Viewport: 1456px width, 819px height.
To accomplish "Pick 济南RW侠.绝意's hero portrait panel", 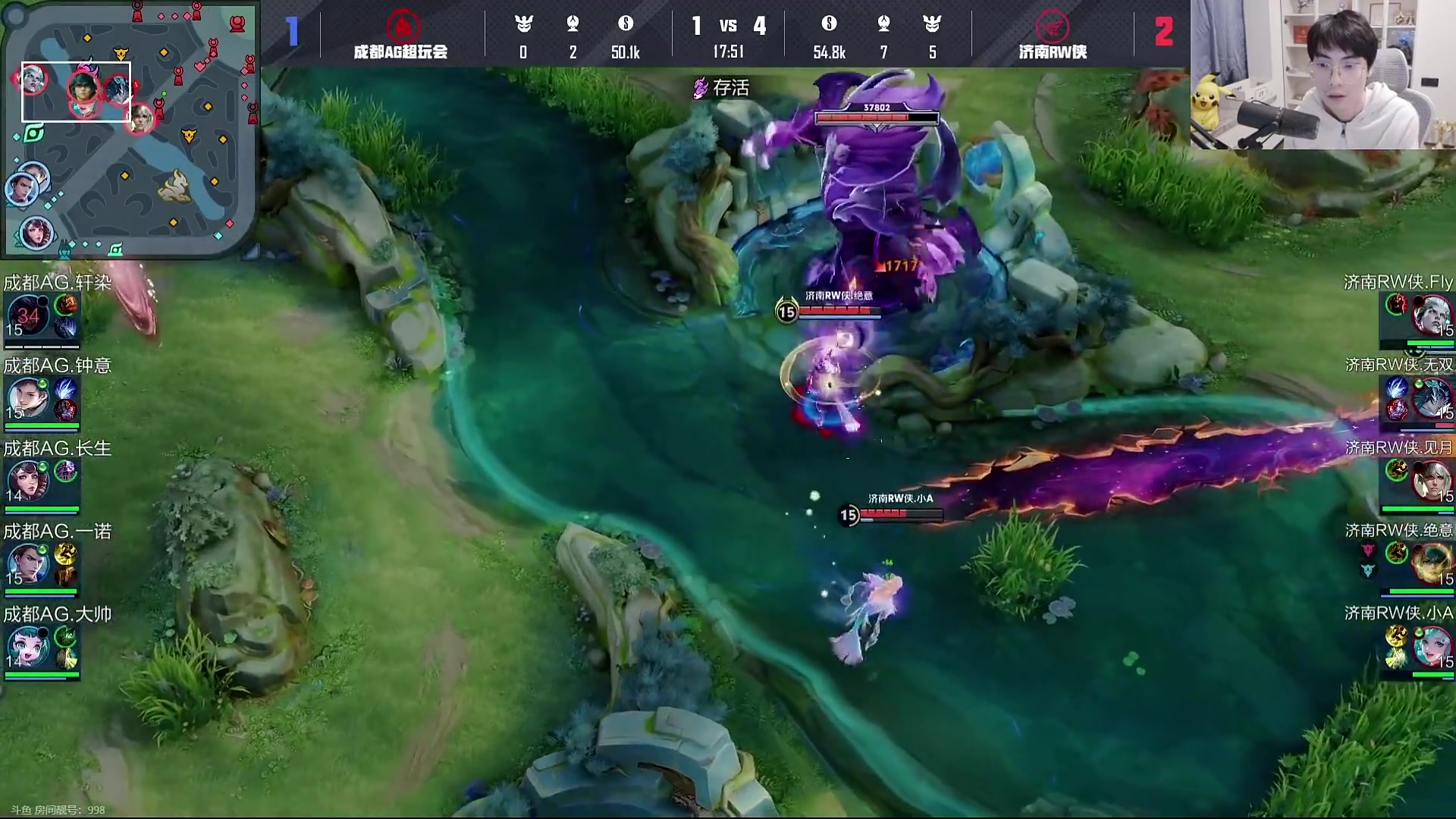I will click(1431, 563).
